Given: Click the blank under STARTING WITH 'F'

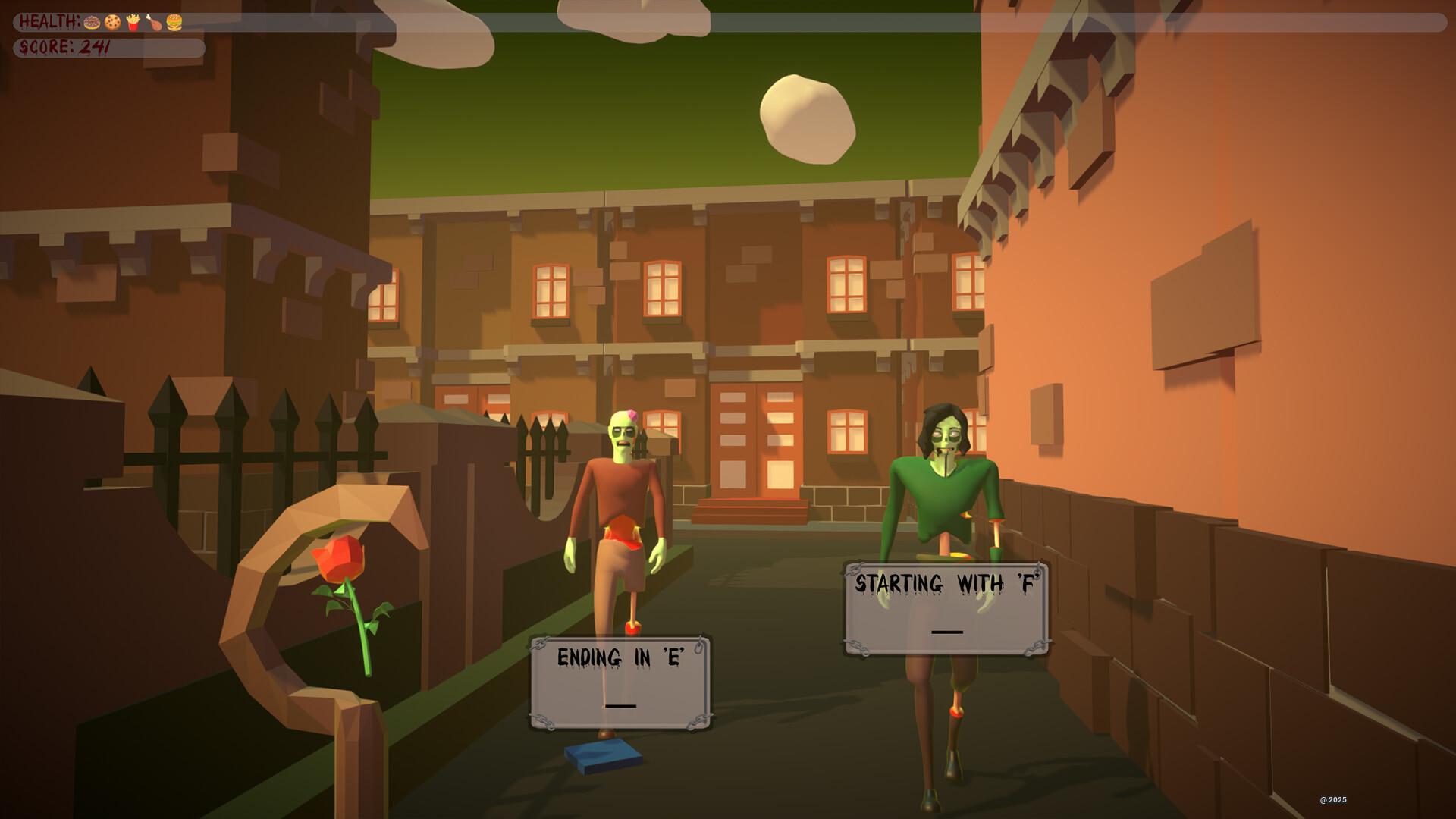Looking at the screenshot, I should pyautogui.click(x=947, y=630).
